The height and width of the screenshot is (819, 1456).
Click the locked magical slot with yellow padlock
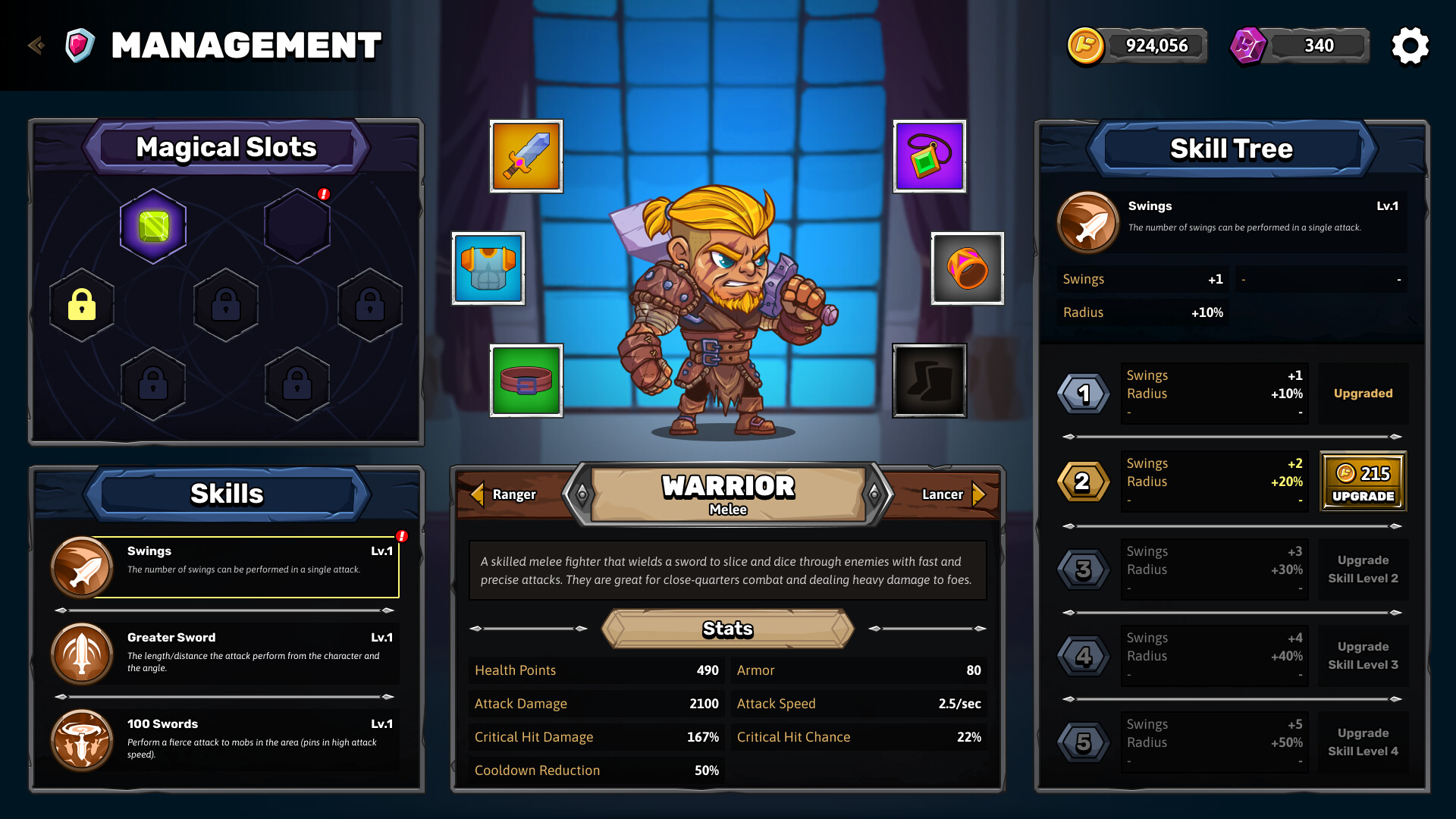pyautogui.click(x=81, y=305)
